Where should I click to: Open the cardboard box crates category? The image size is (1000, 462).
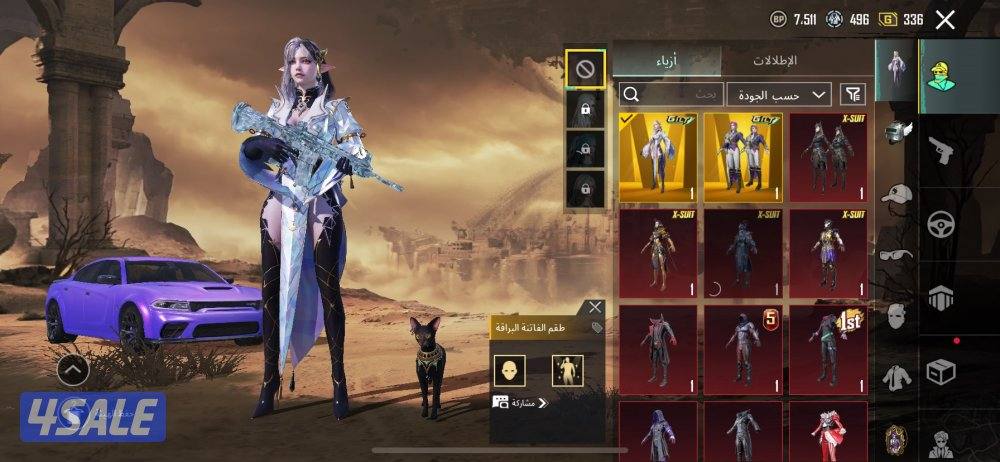click(x=941, y=371)
